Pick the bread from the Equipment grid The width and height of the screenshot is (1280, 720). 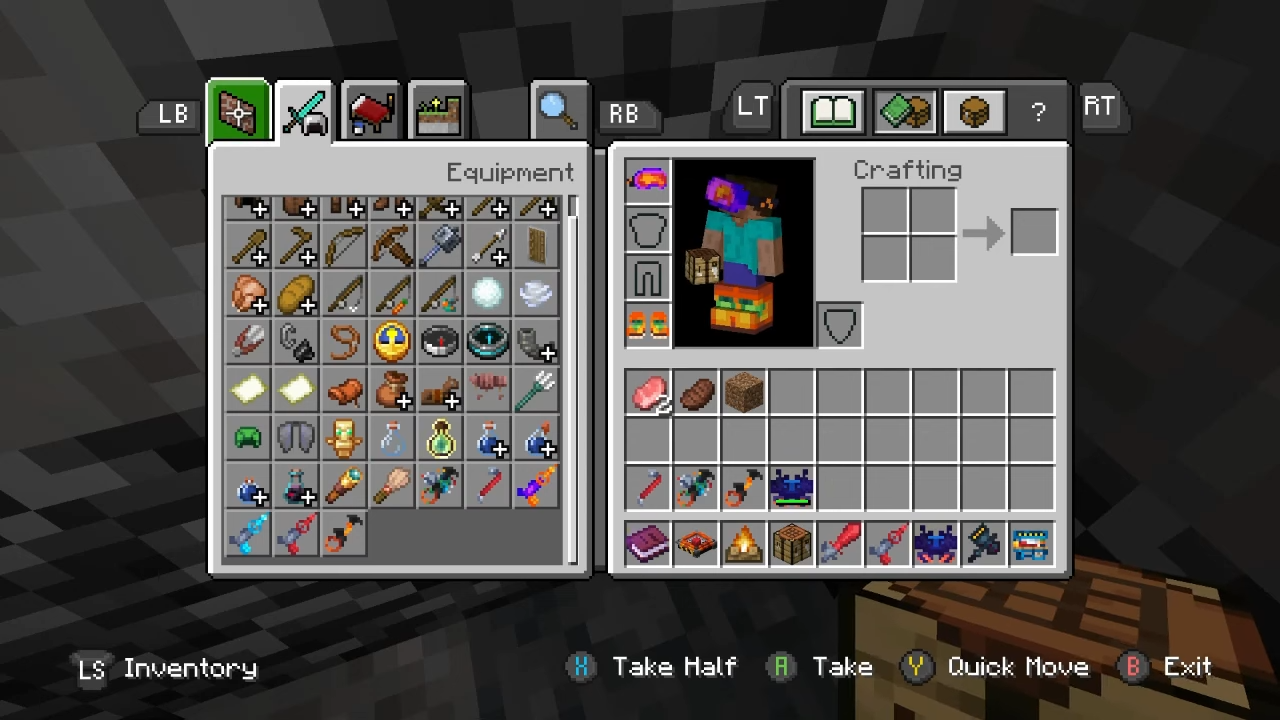coord(295,293)
